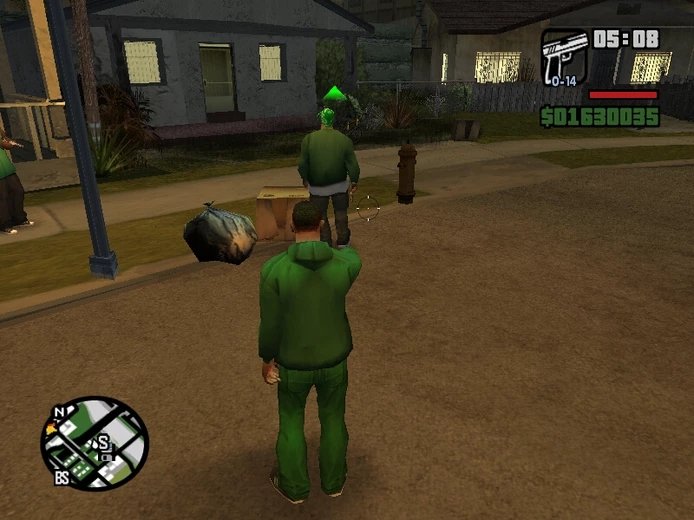Click the N north indicator on the radar
The width and height of the screenshot is (694, 520).
[60, 411]
